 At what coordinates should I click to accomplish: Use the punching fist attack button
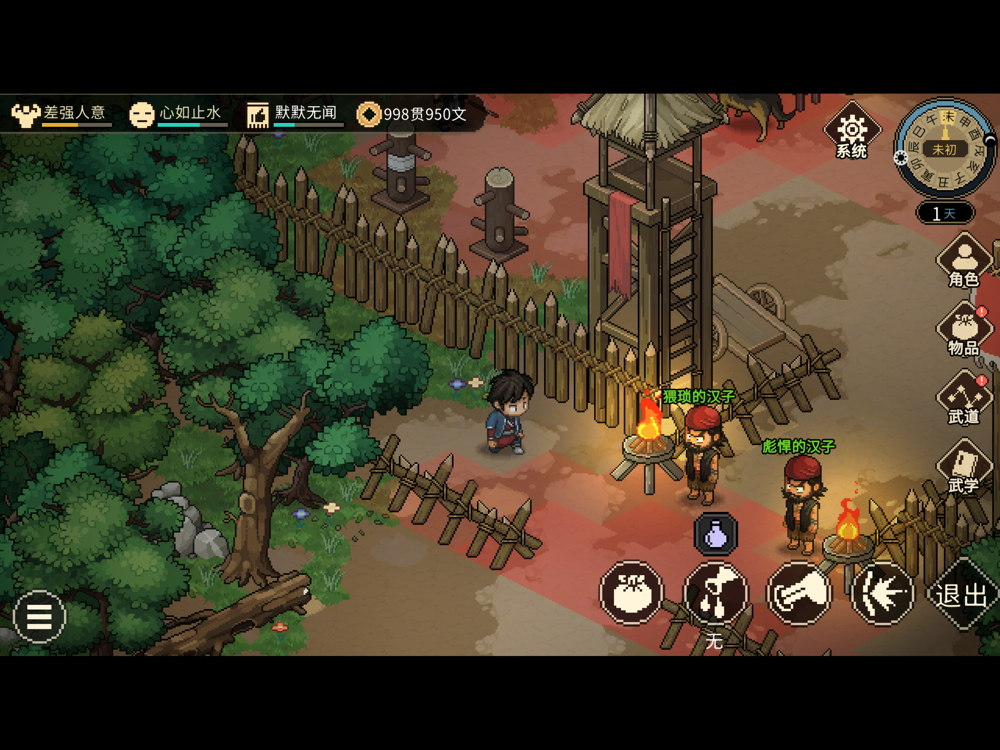point(799,593)
